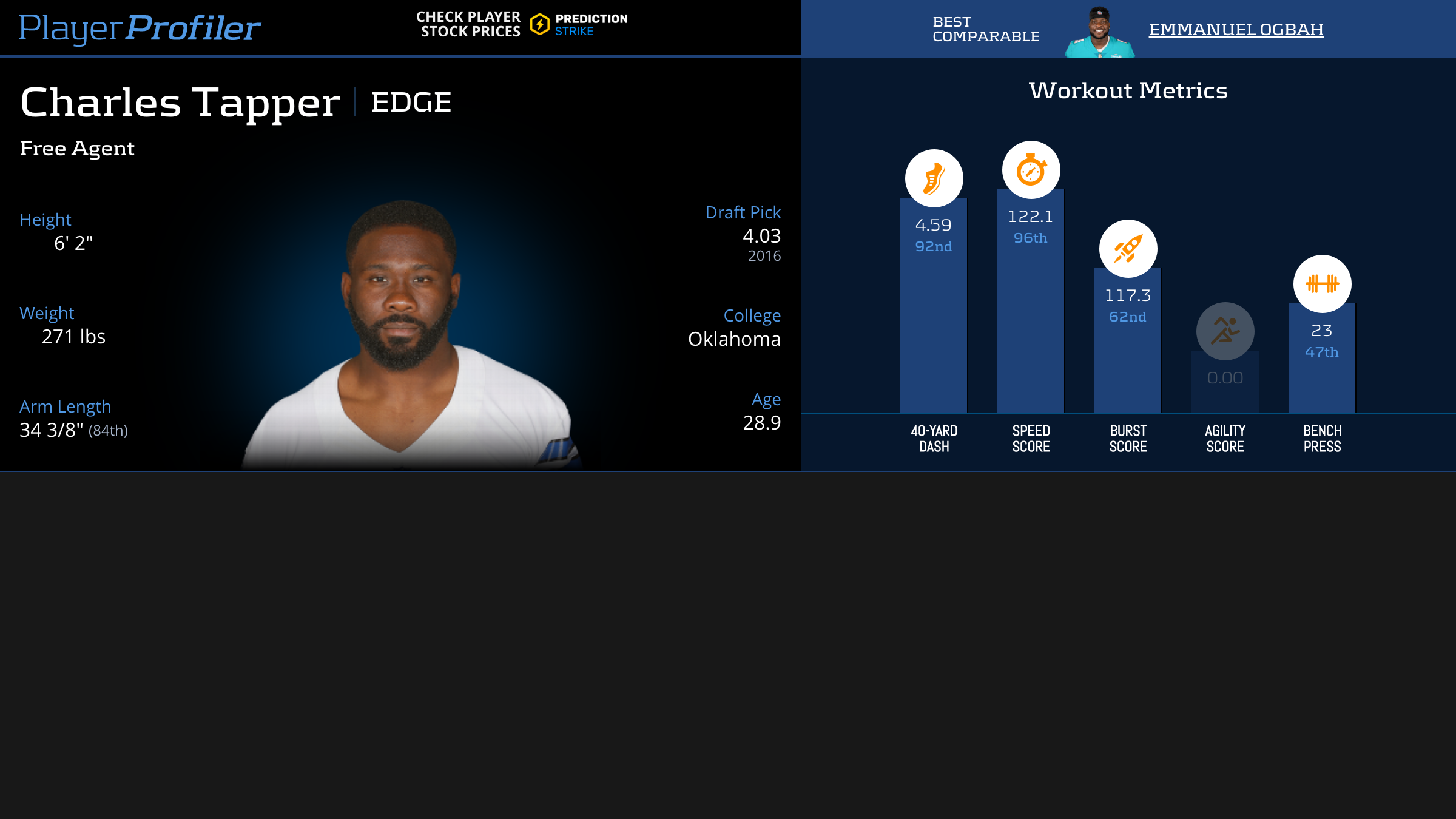Select Emmanuel Ogbah's portrait thumbnail
1456x819 pixels.
click(x=1099, y=33)
